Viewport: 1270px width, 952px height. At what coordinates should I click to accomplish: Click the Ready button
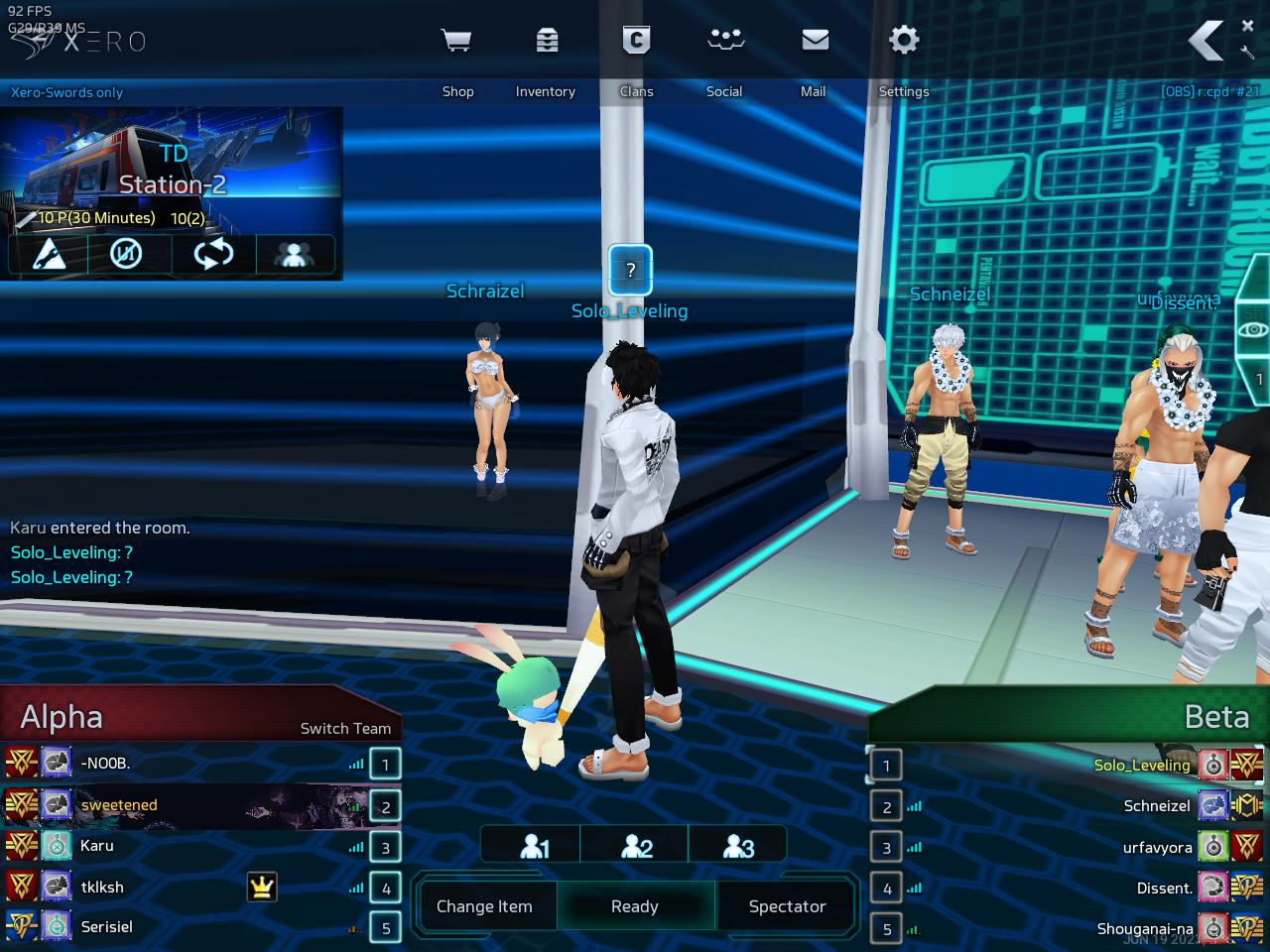[635, 906]
